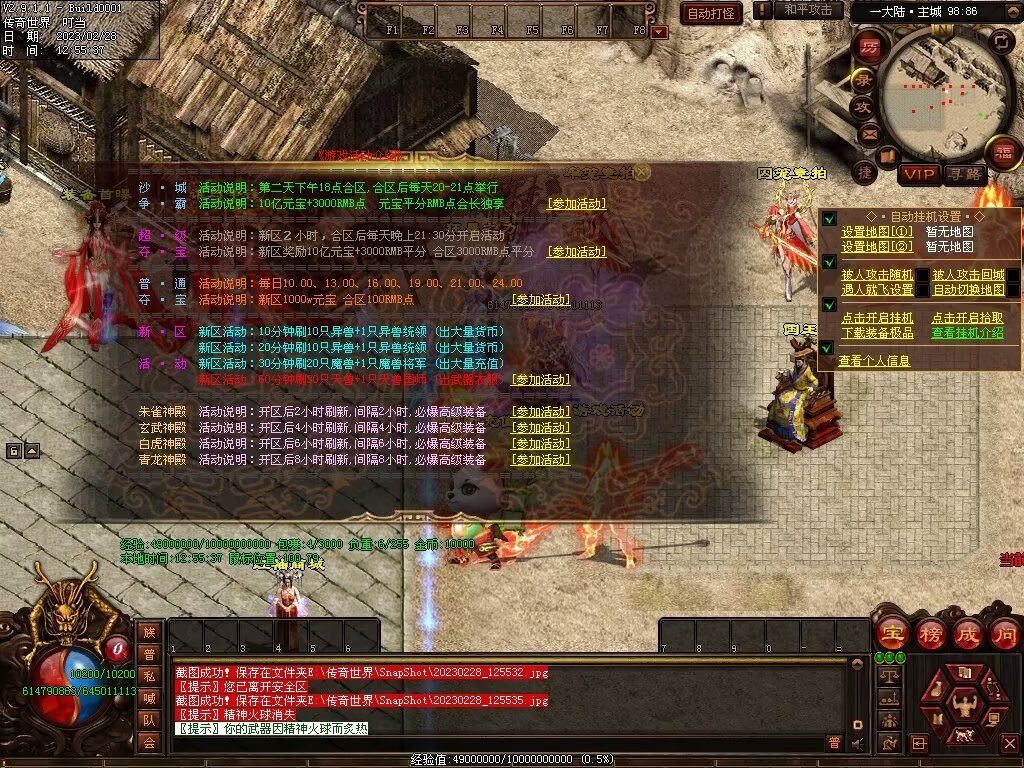Open the 榜 rankings button
Image resolution: width=1024 pixels, height=768 pixels.
point(929,633)
